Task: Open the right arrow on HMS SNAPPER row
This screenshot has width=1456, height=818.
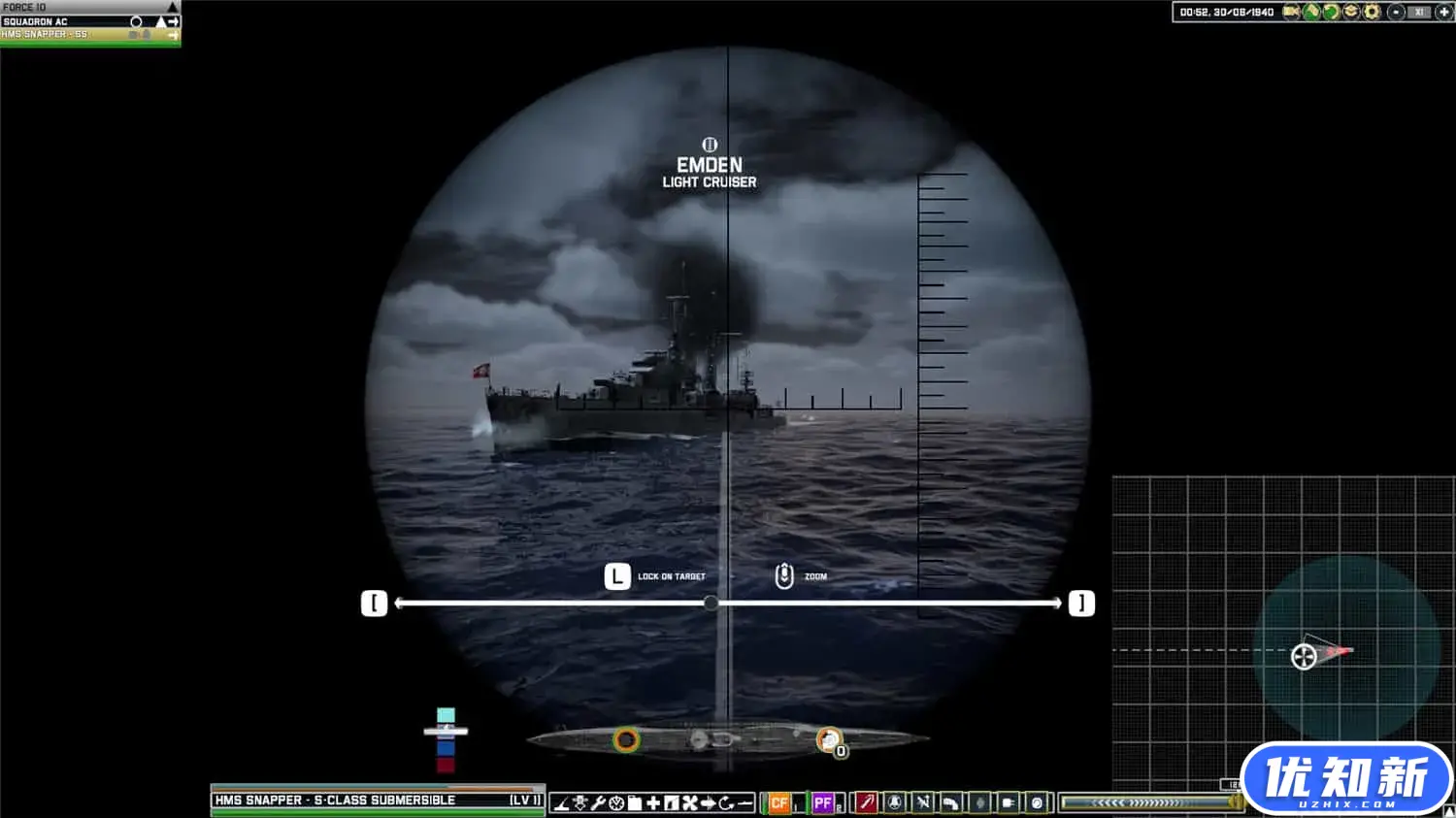Action: [173, 33]
